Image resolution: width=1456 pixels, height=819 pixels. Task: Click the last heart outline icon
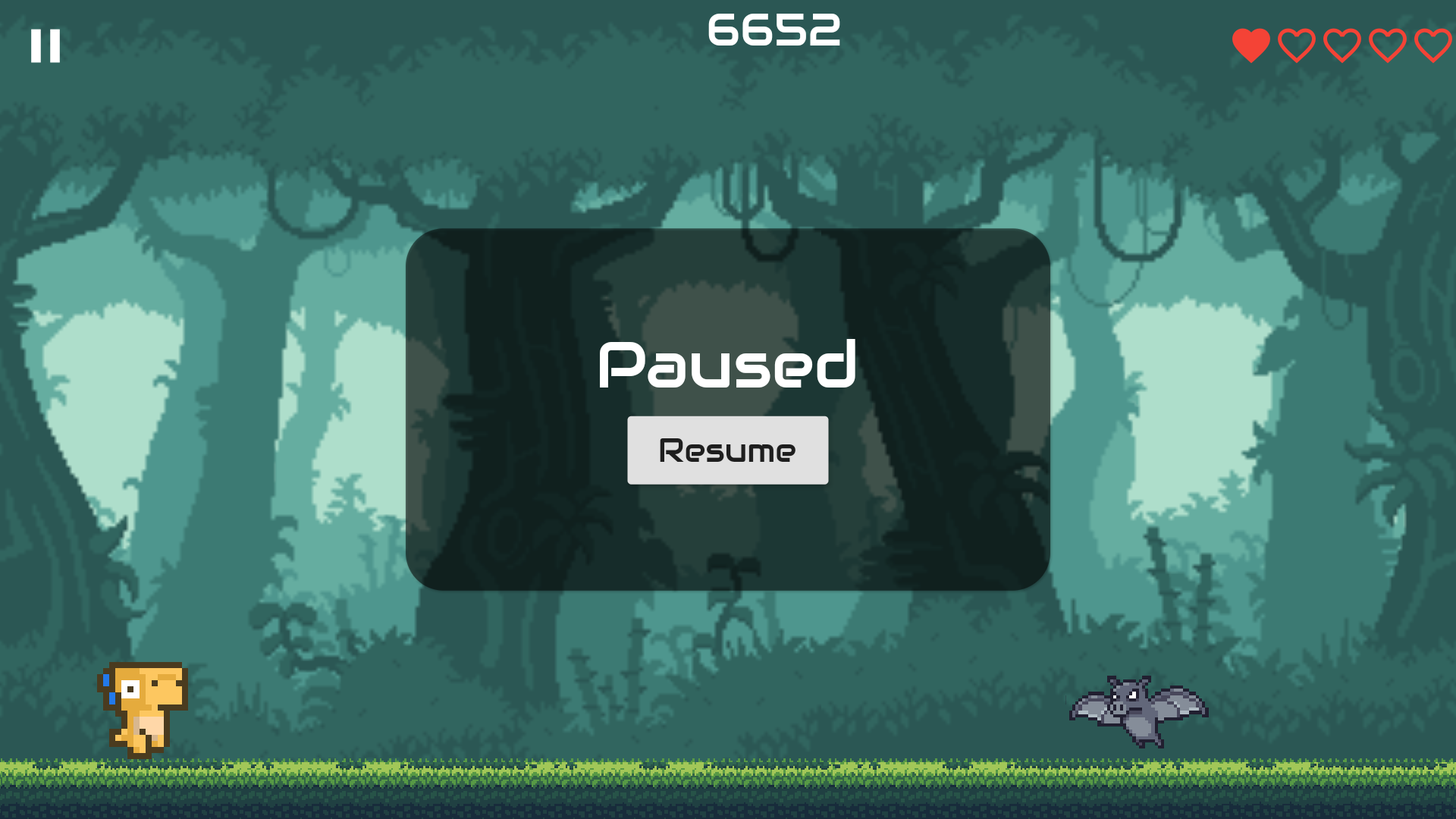click(x=1432, y=45)
